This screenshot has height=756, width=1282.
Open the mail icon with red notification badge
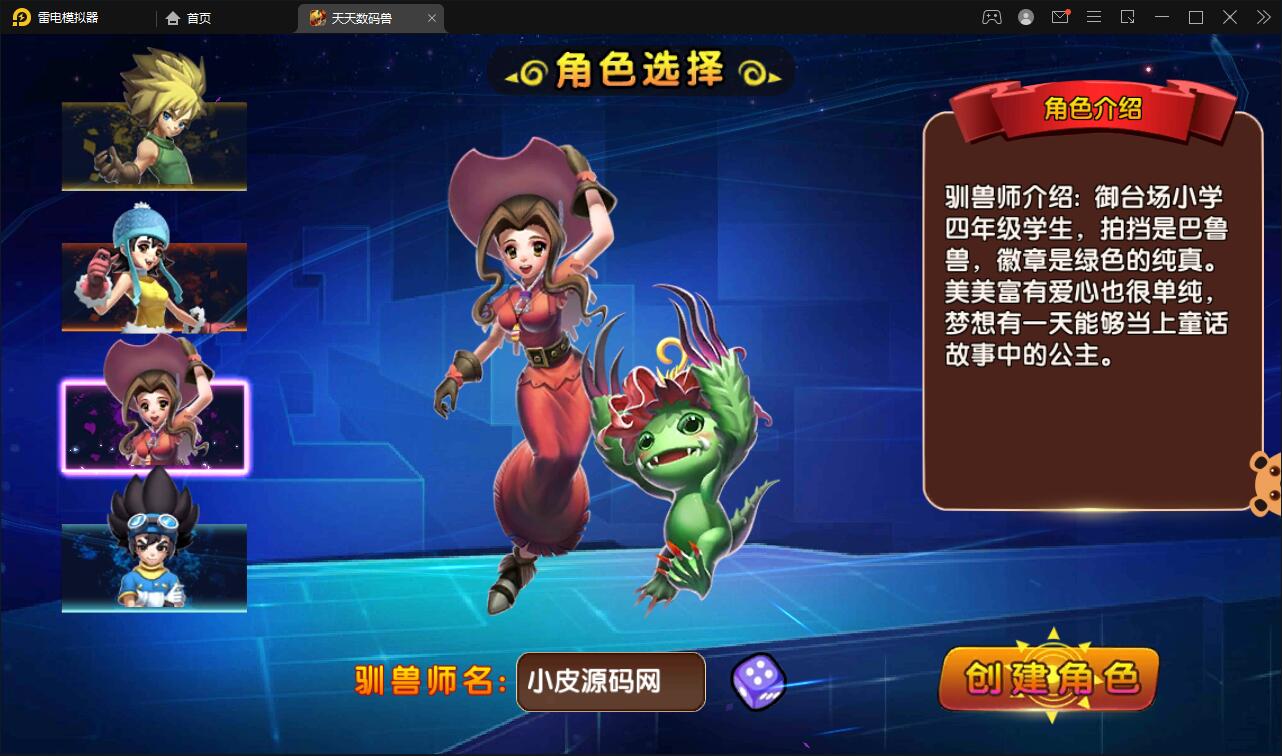1060,17
